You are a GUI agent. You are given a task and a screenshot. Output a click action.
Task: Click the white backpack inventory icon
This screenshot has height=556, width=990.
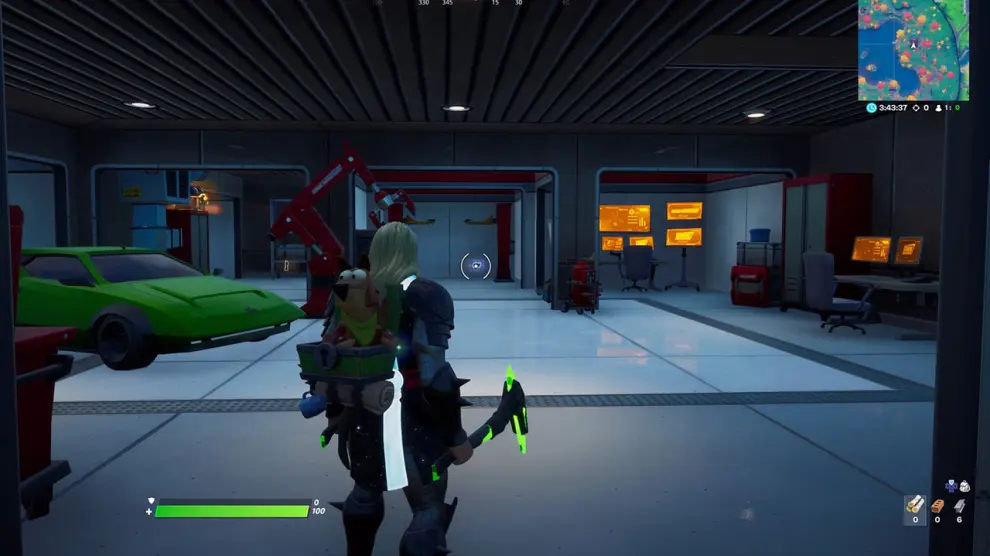964,486
